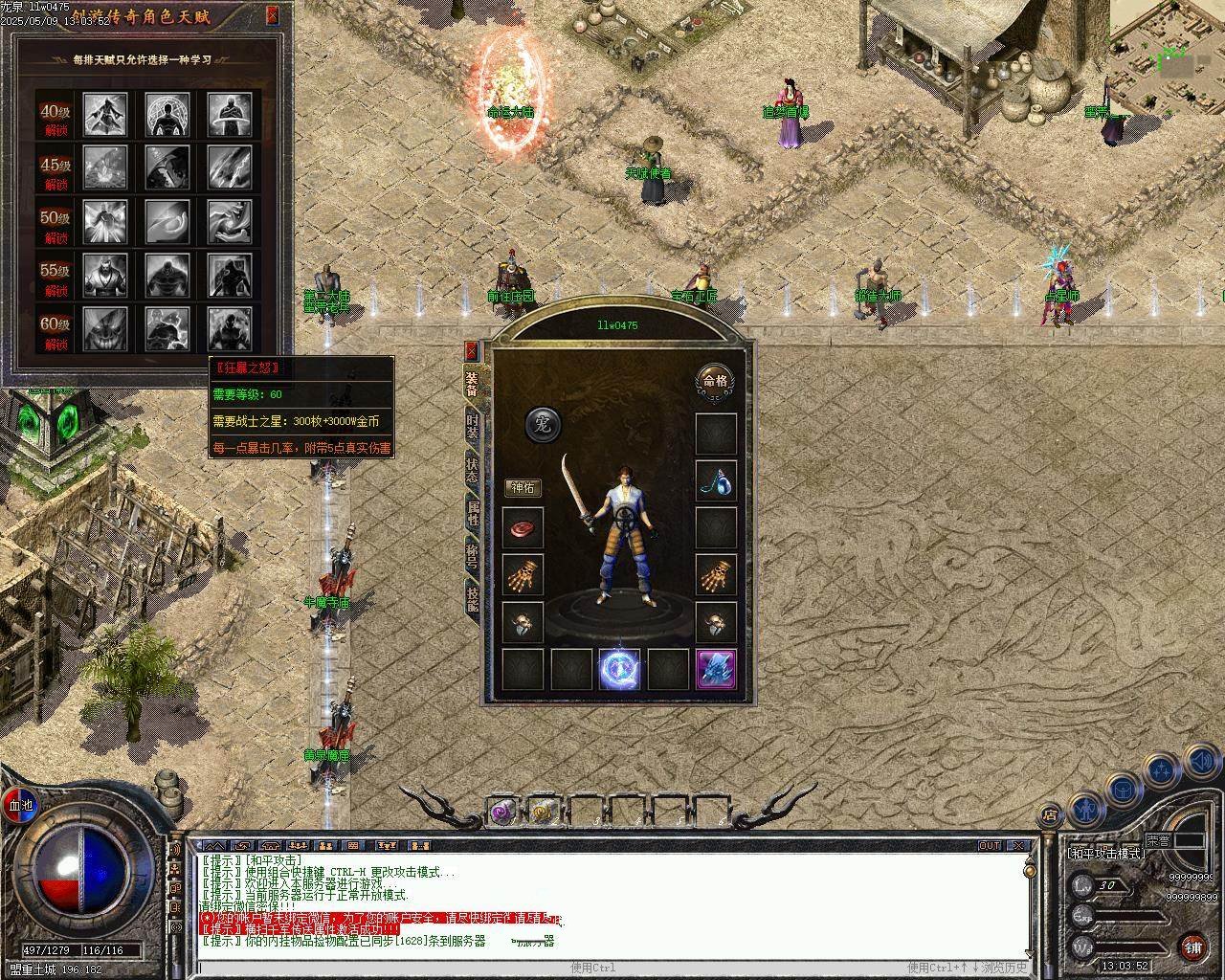Viewport: 1225px width, 980px height.
Task: Open the 状态 status tab
Action: pos(473,470)
